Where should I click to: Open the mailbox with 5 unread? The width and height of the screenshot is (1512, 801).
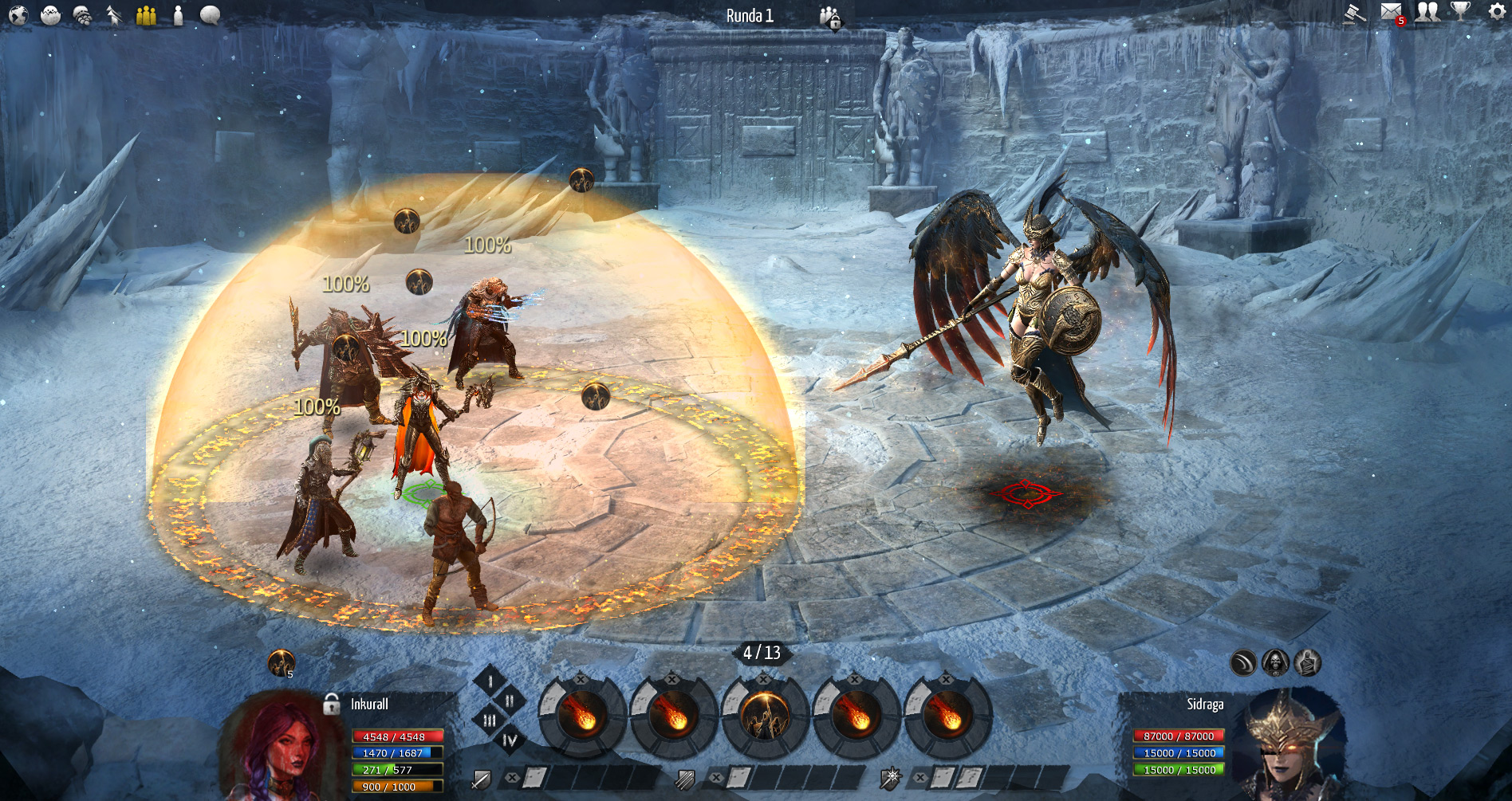pyautogui.click(x=1392, y=13)
